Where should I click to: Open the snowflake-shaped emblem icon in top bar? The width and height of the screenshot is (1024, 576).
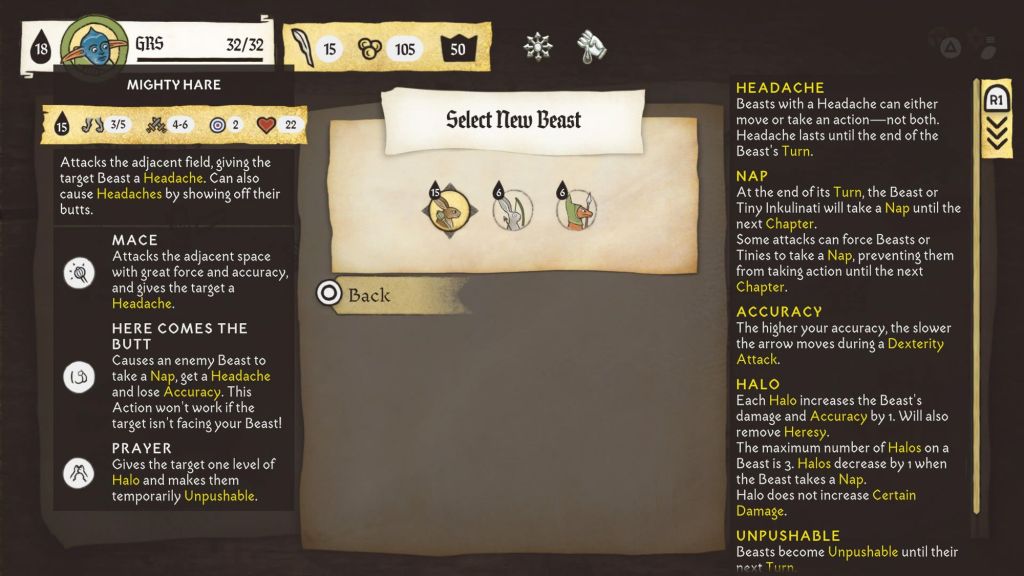coord(538,46)
